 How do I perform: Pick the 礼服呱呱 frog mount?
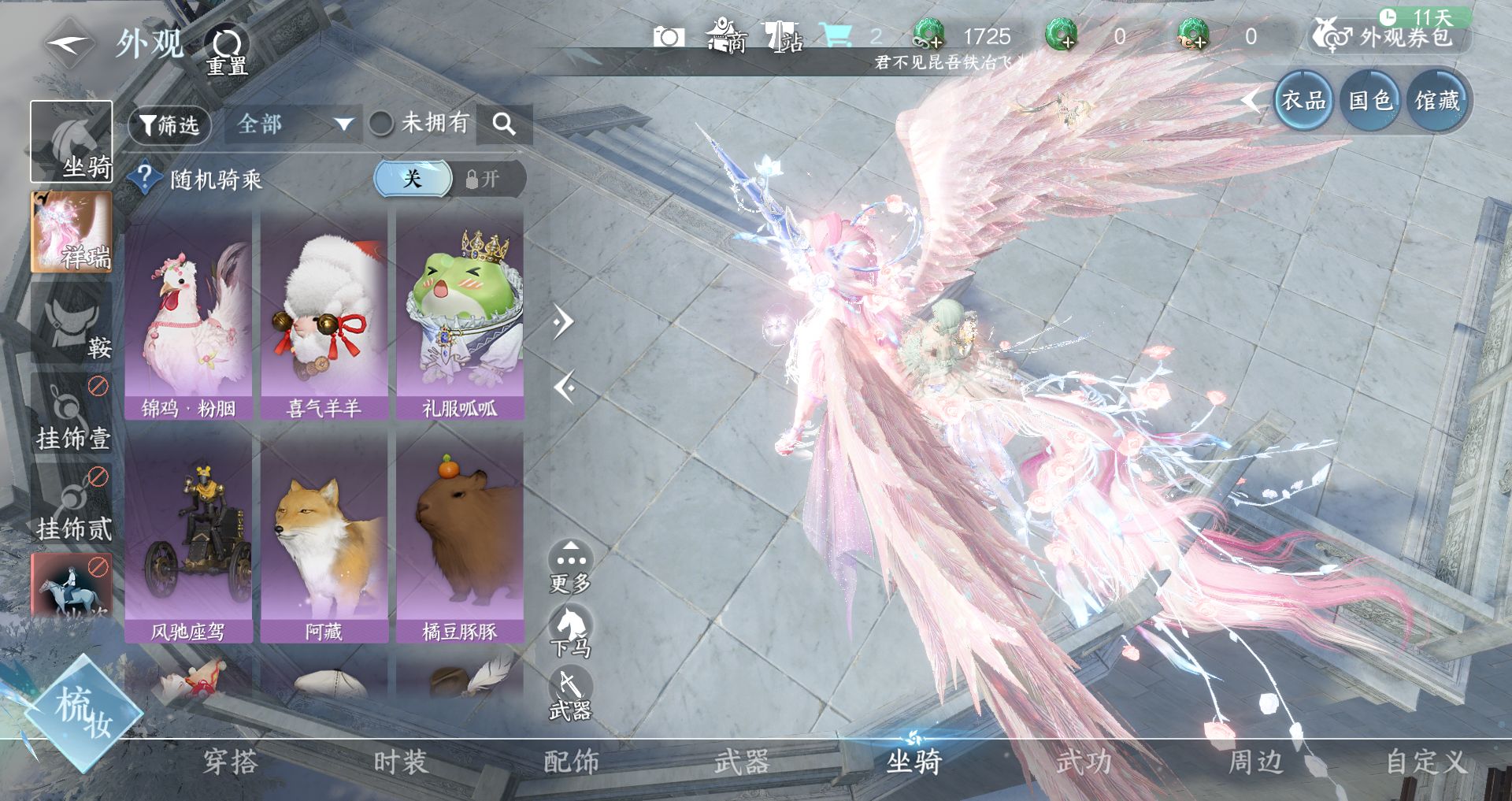pos(460,313)
